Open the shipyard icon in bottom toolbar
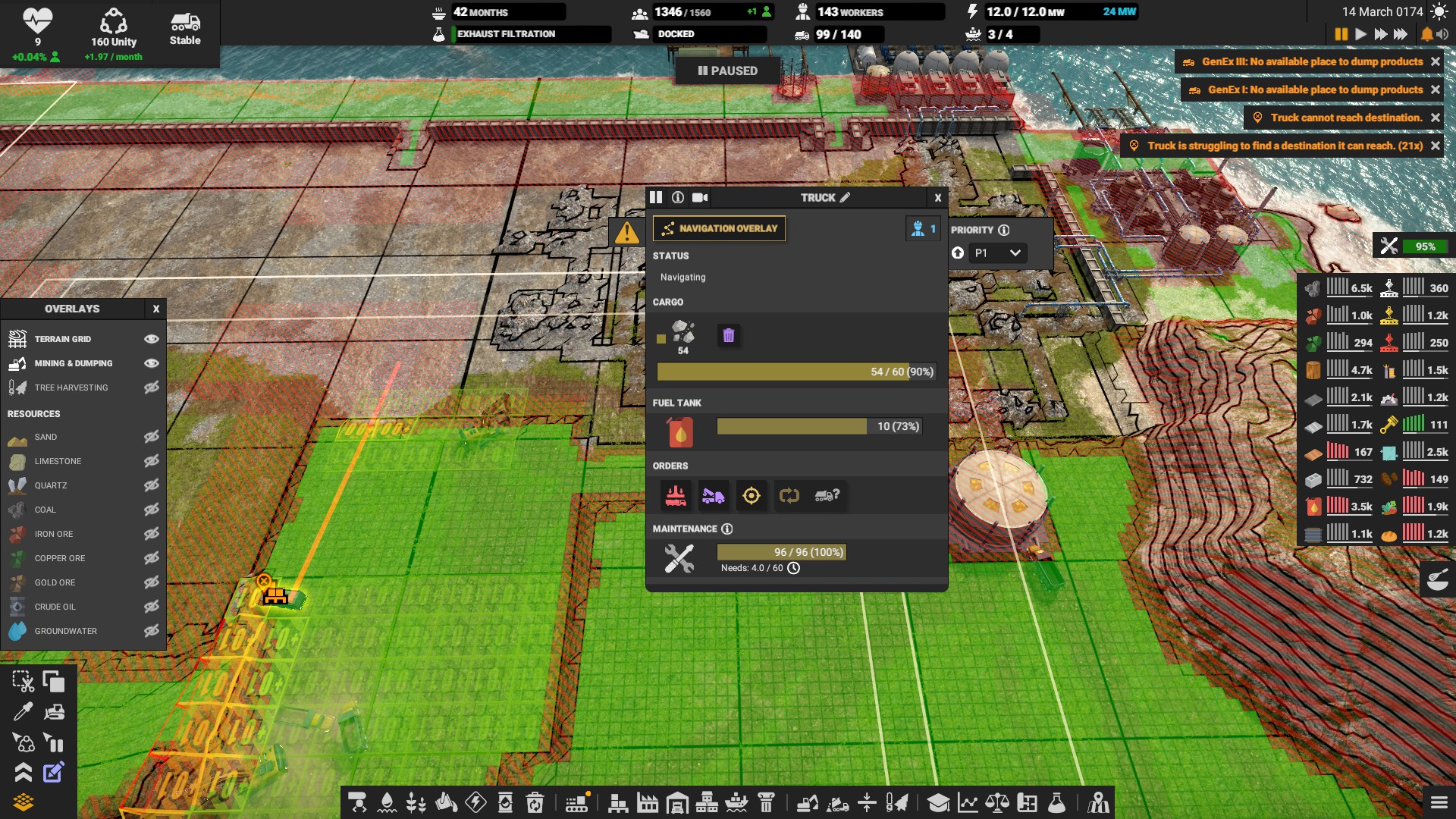The image size is (1456, 819). click(x=737, y=802)
